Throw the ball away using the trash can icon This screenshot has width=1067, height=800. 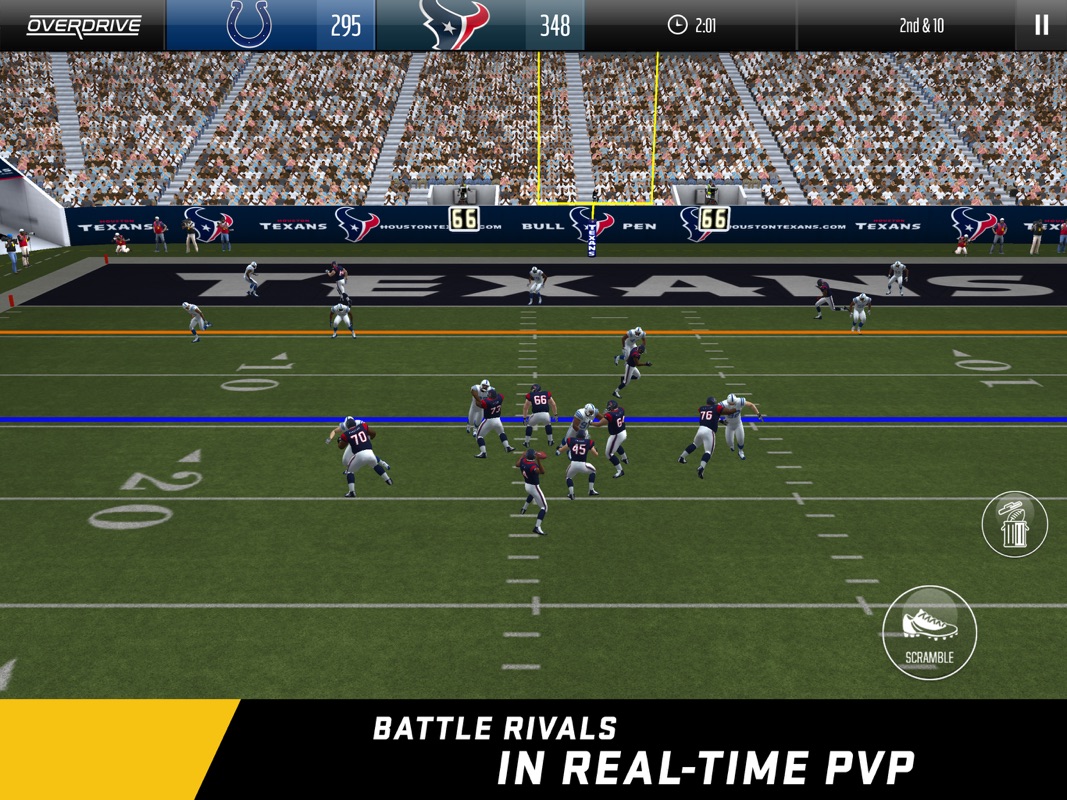[x=1014, y=524]
